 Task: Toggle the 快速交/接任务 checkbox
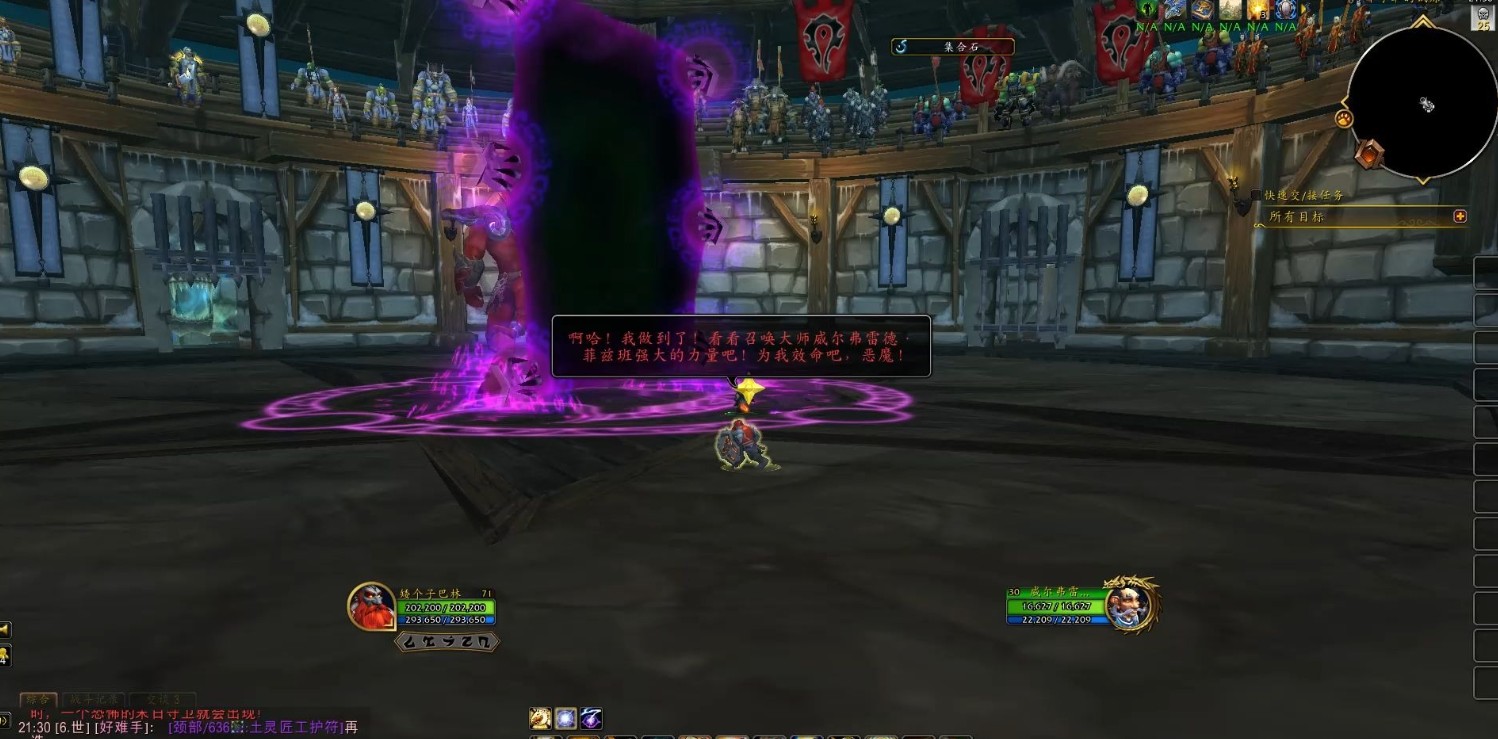[x=1256, y=195]
